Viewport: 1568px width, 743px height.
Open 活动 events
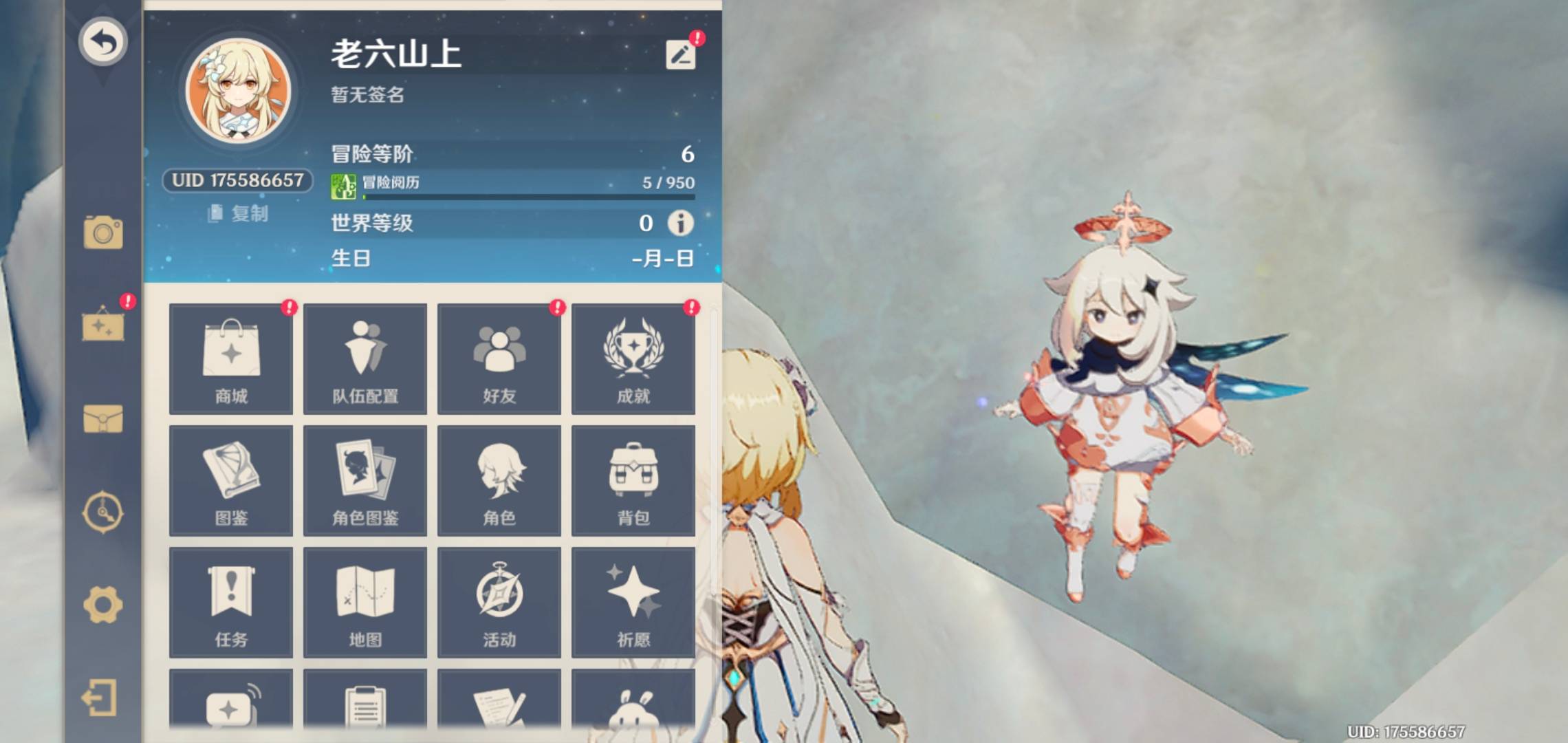click(499, 603)
